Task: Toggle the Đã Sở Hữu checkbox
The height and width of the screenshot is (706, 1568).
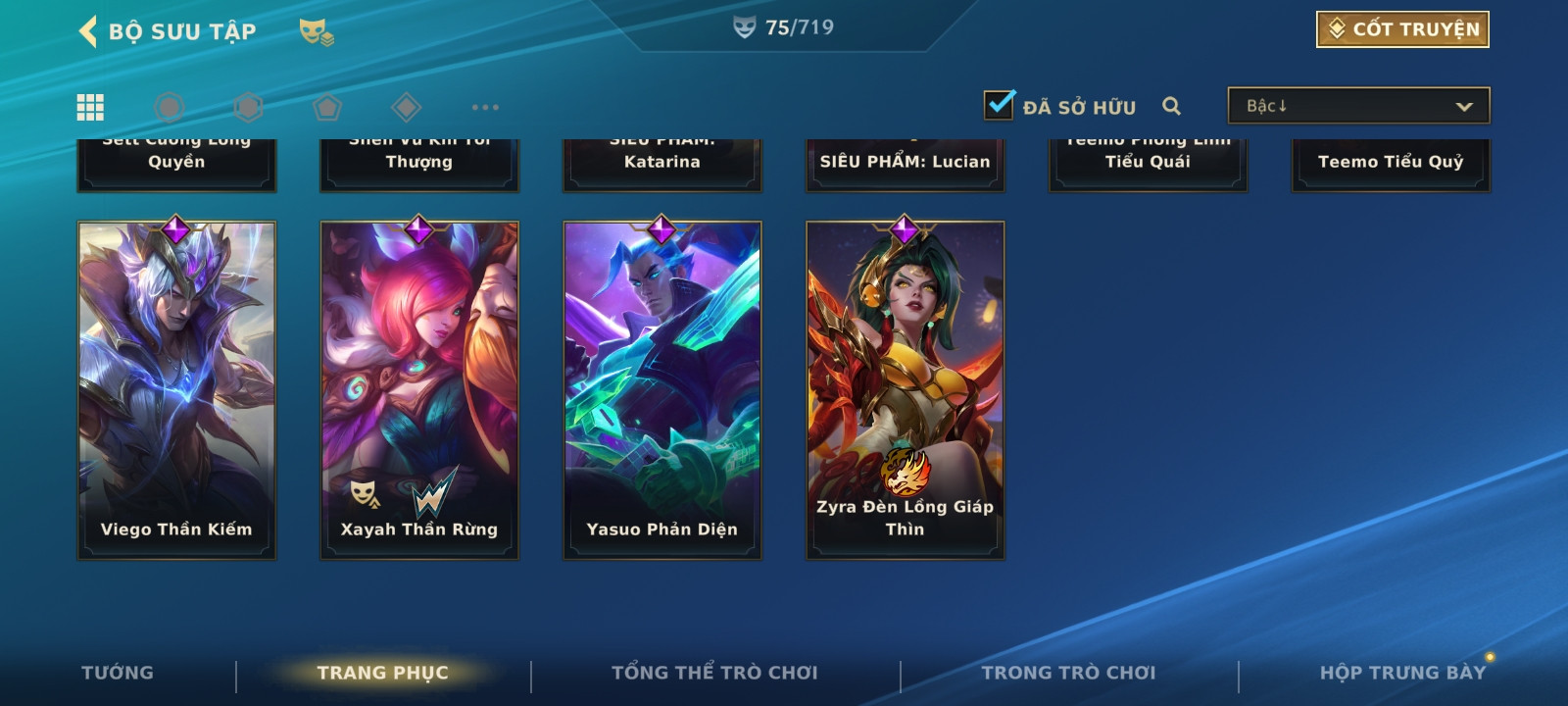Action: point(1000,104)
